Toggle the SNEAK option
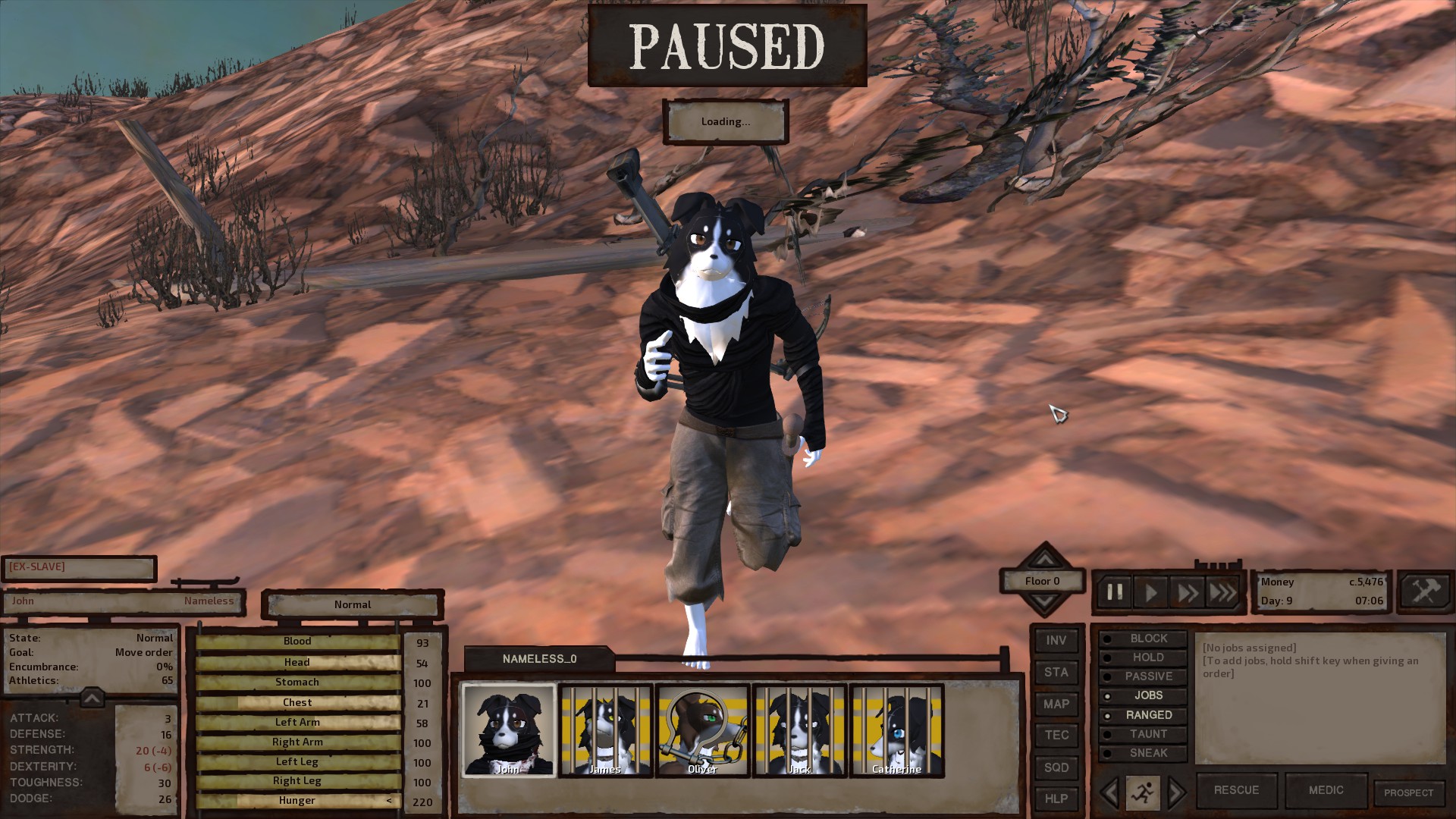 point(1143,753)
